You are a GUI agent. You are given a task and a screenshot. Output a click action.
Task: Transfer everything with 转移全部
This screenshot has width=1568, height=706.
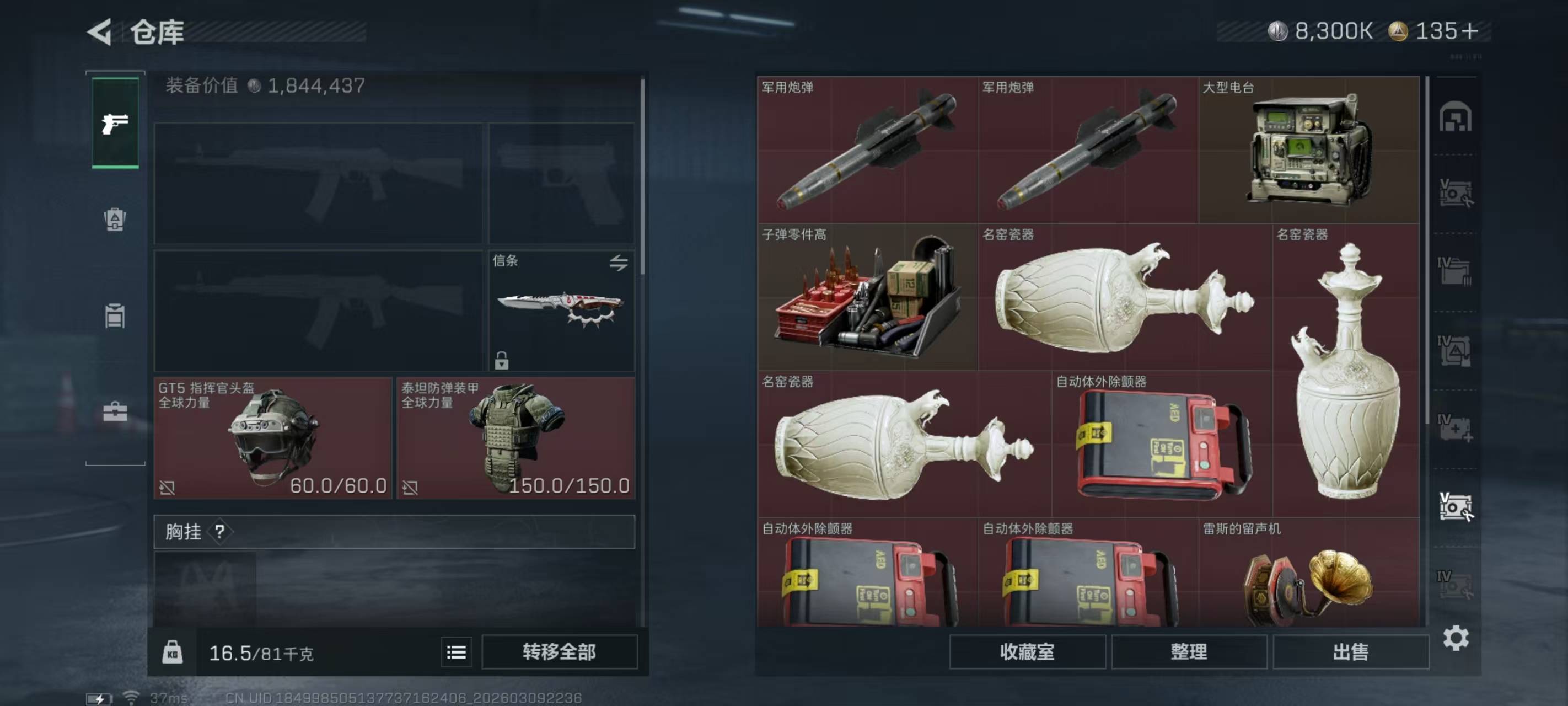[559, 652]
